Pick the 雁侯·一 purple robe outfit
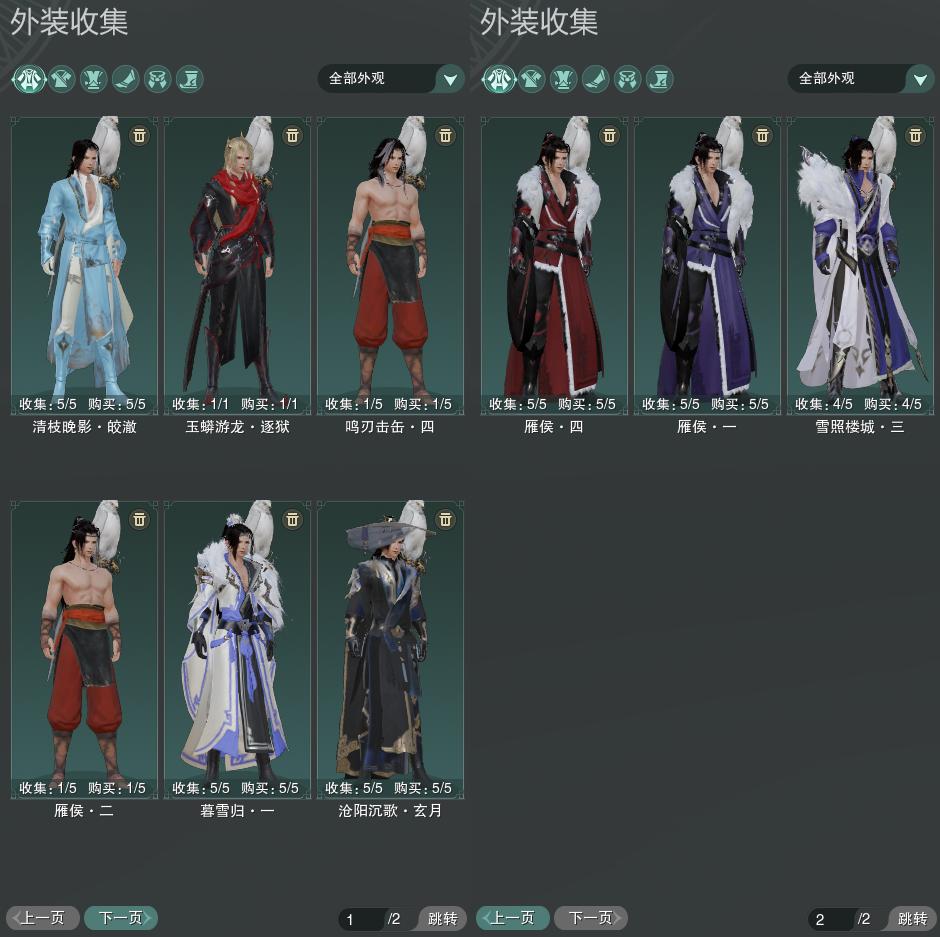This screenshot has height=937, width=940. tap(707, 260)
